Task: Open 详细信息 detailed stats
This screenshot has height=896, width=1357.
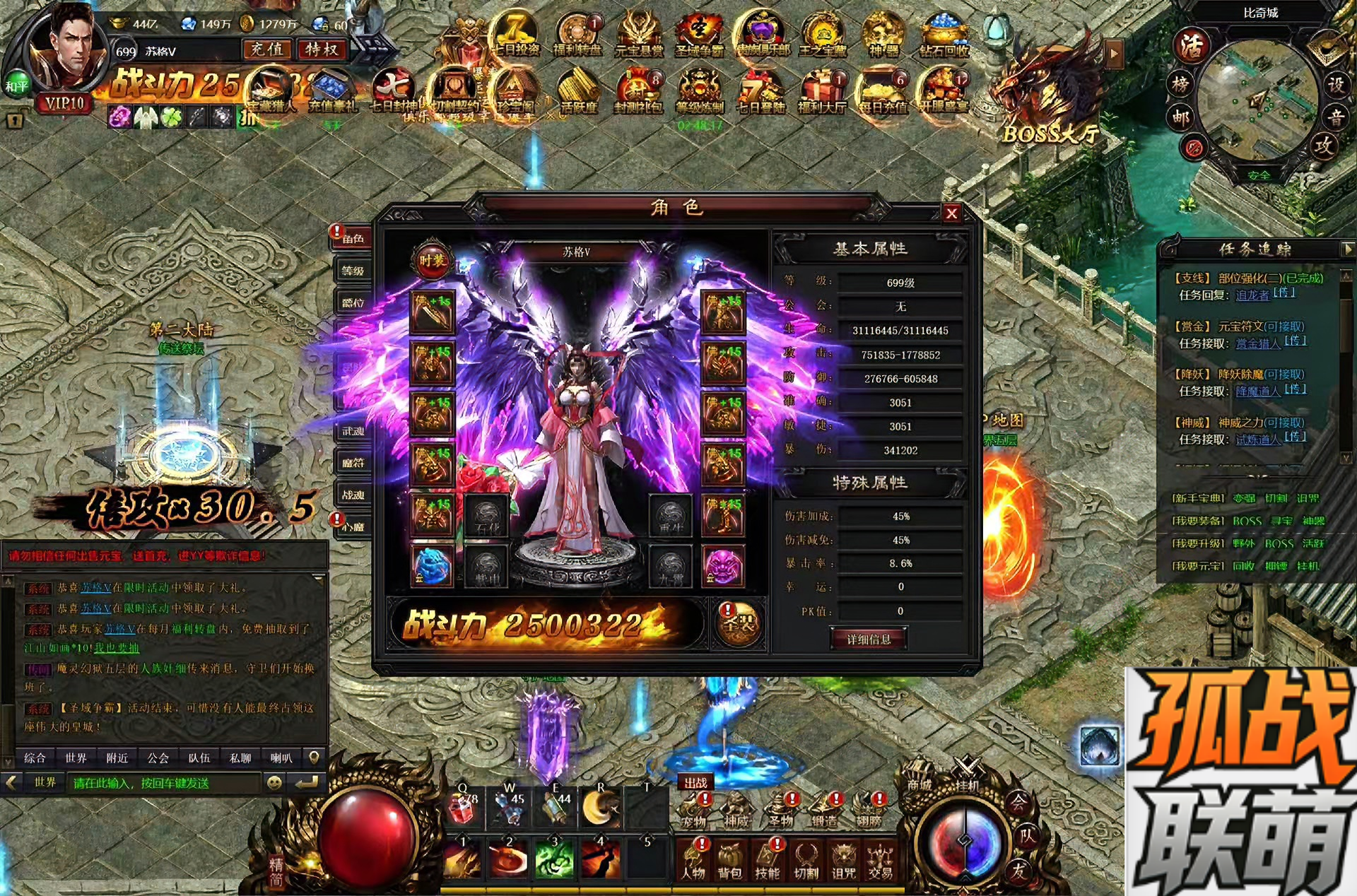Action: coord(869,639)
